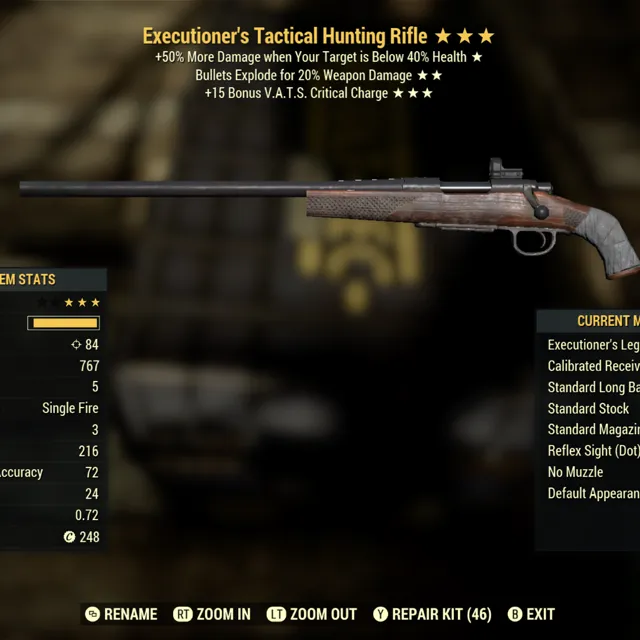This screenshot has height=640, width=640.
Task: Exit the weapon inspection screen
Action: (531, 614)
